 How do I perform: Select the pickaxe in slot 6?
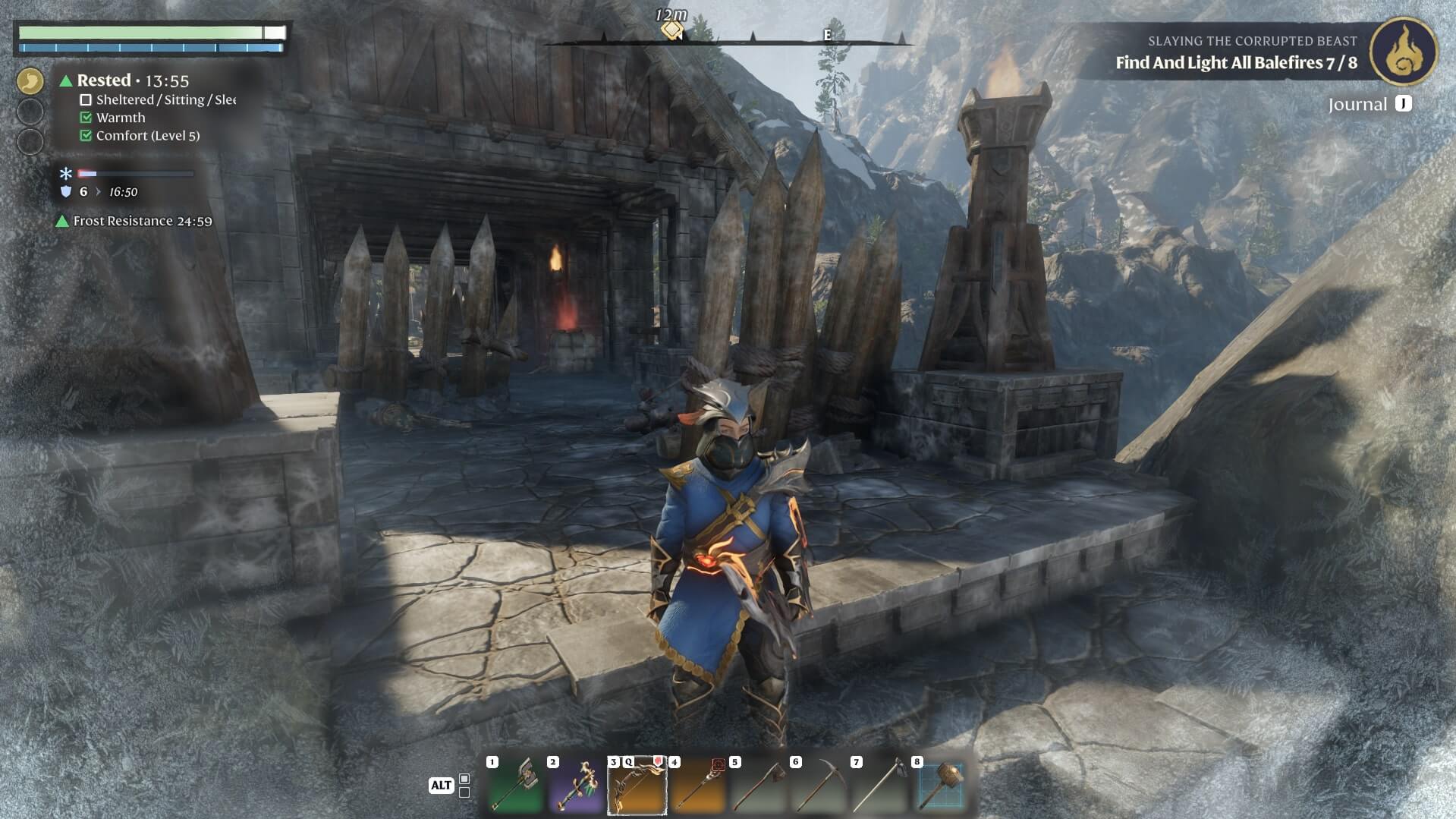coord(819,785)
